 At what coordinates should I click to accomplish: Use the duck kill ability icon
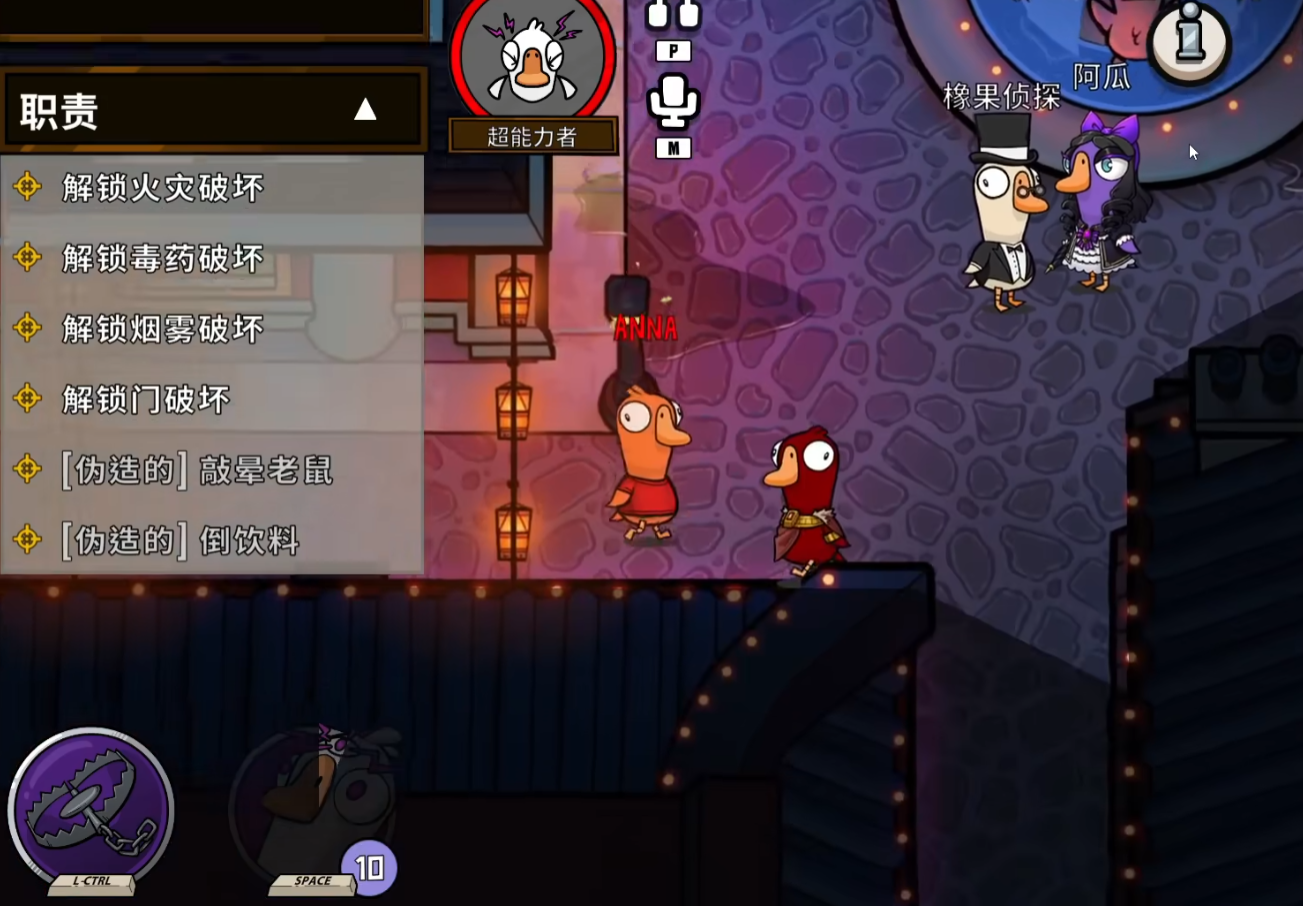click(x=315, y=805)
